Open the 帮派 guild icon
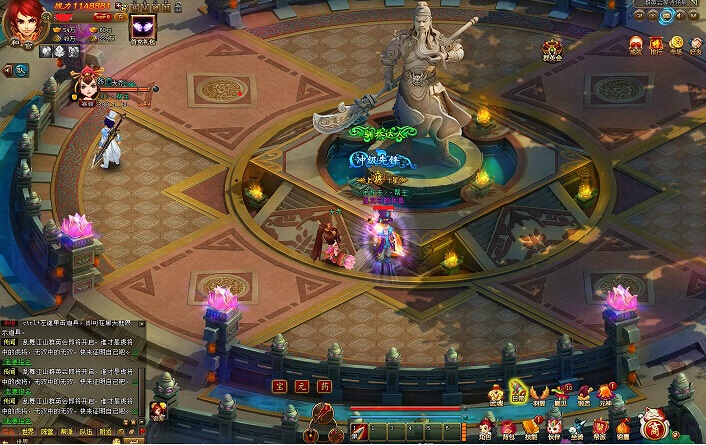This screenshot has width=706, height=445. (600, 427)
